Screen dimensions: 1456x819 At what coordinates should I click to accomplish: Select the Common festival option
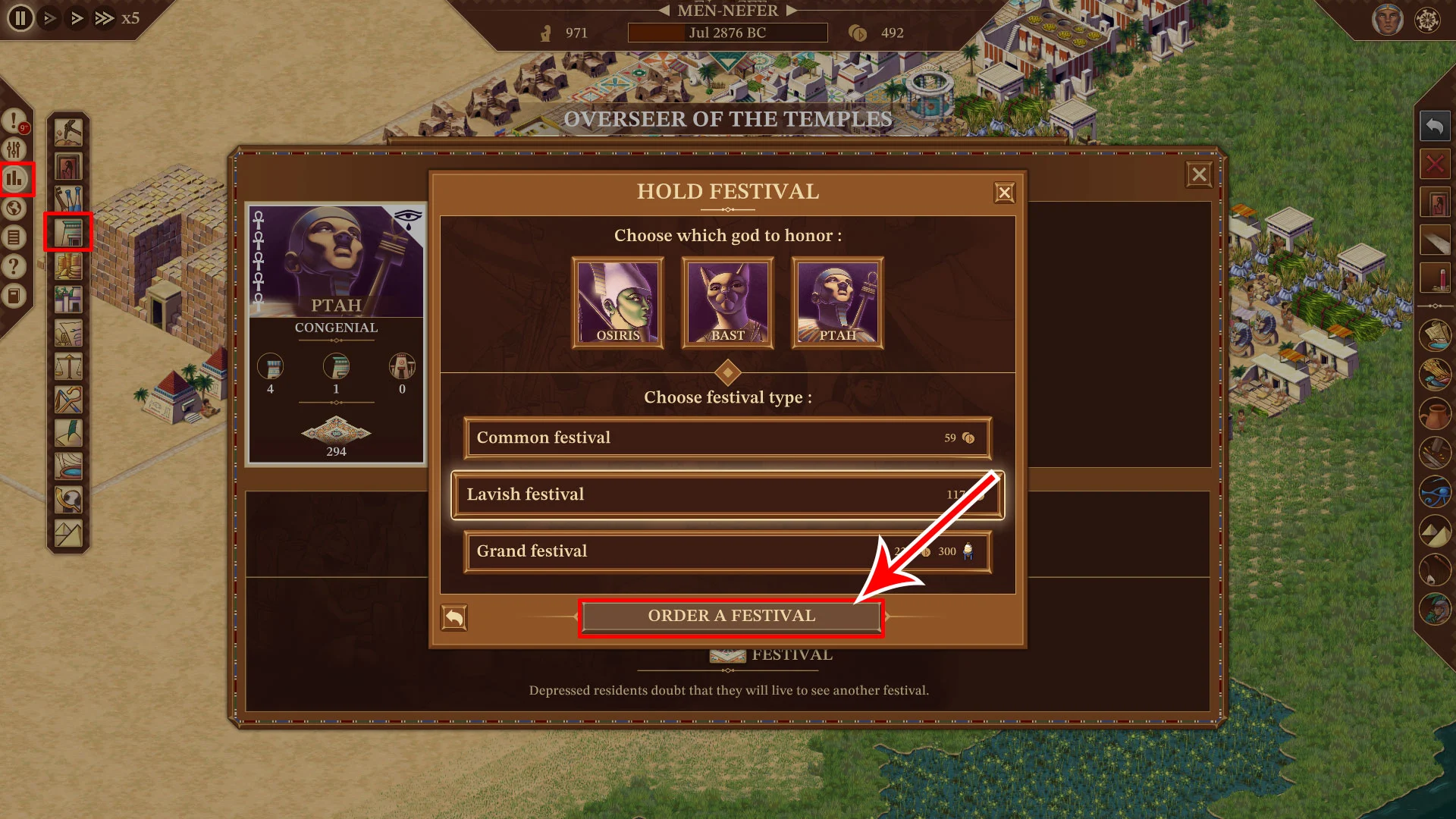[727, 438]
